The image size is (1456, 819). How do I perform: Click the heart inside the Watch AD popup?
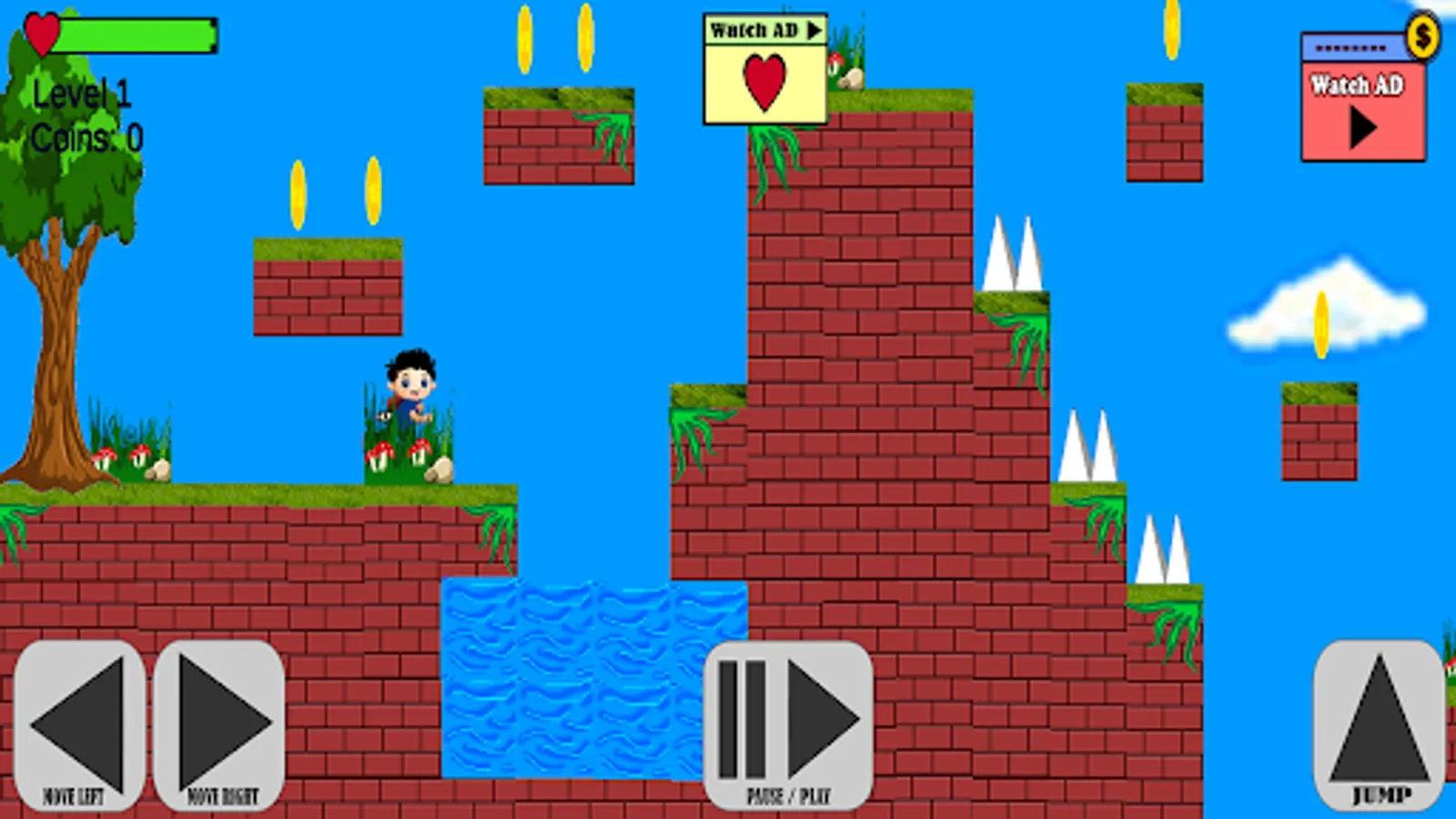click(x=764, y=84)
